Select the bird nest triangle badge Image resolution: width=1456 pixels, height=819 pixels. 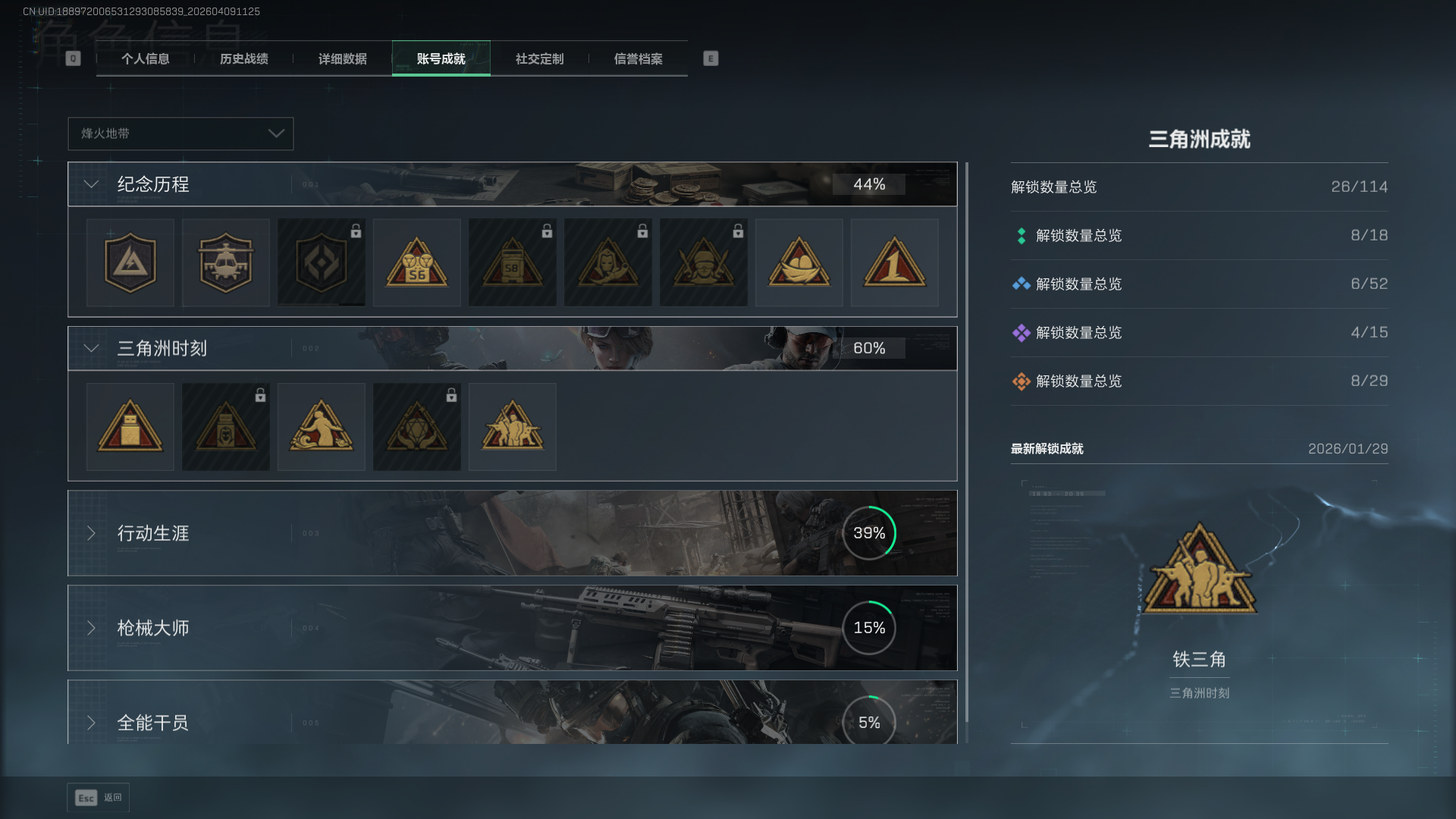tap(799, 263)
